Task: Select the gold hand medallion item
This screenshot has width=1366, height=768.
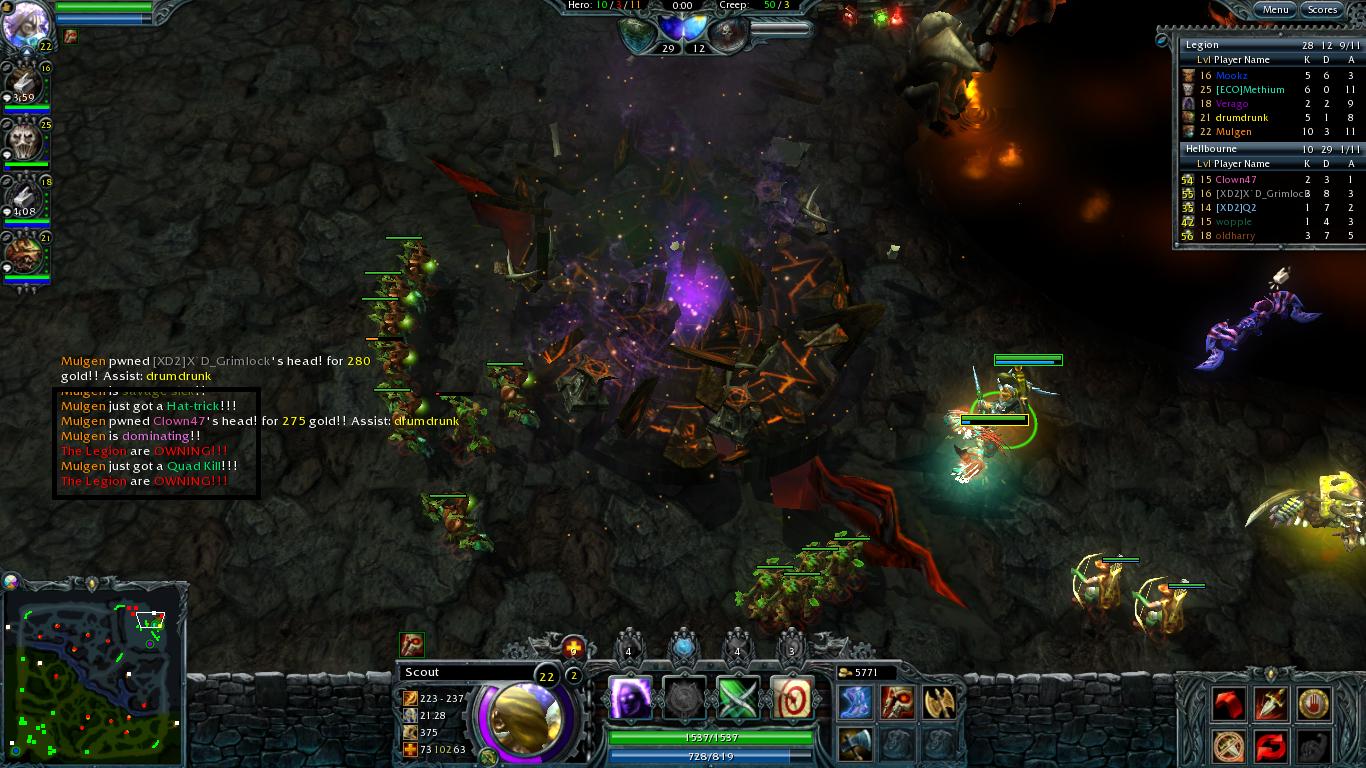Action: [1313, 704]
